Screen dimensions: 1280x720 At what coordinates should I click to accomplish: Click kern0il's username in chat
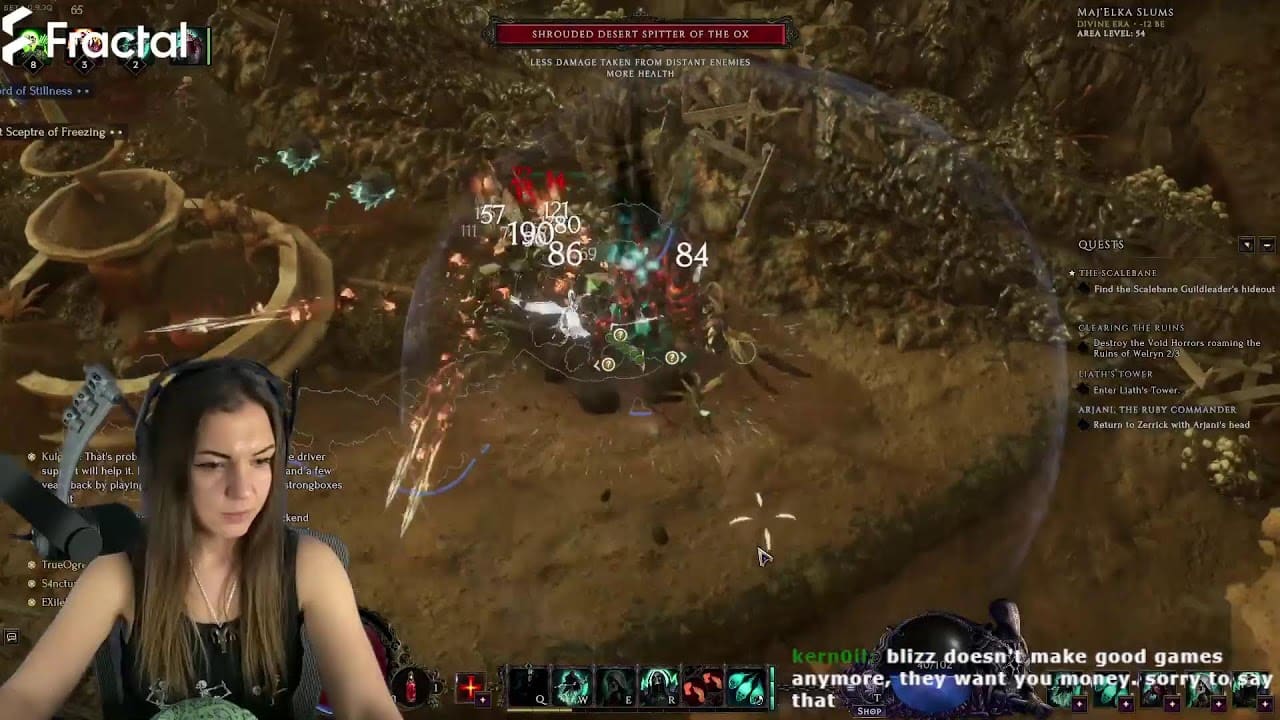click(830, 657)
